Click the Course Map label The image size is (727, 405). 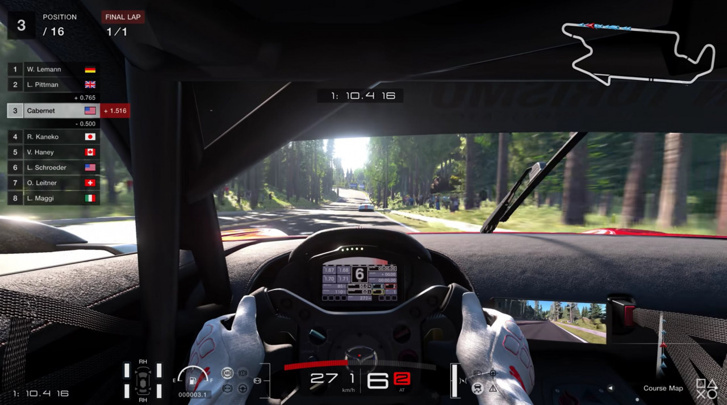[x=662, y=388]
